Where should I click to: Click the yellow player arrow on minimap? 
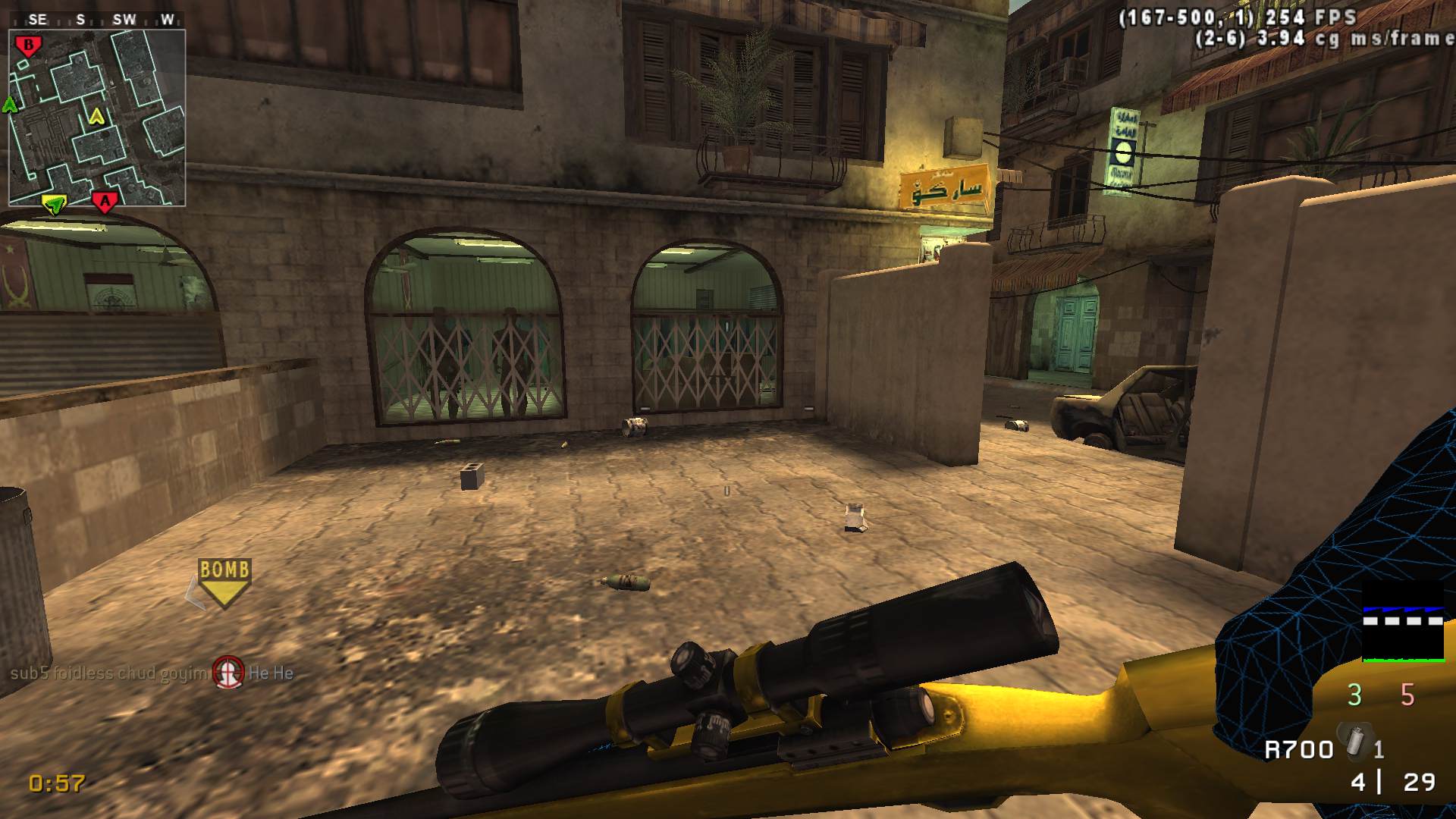pos(96,116)
